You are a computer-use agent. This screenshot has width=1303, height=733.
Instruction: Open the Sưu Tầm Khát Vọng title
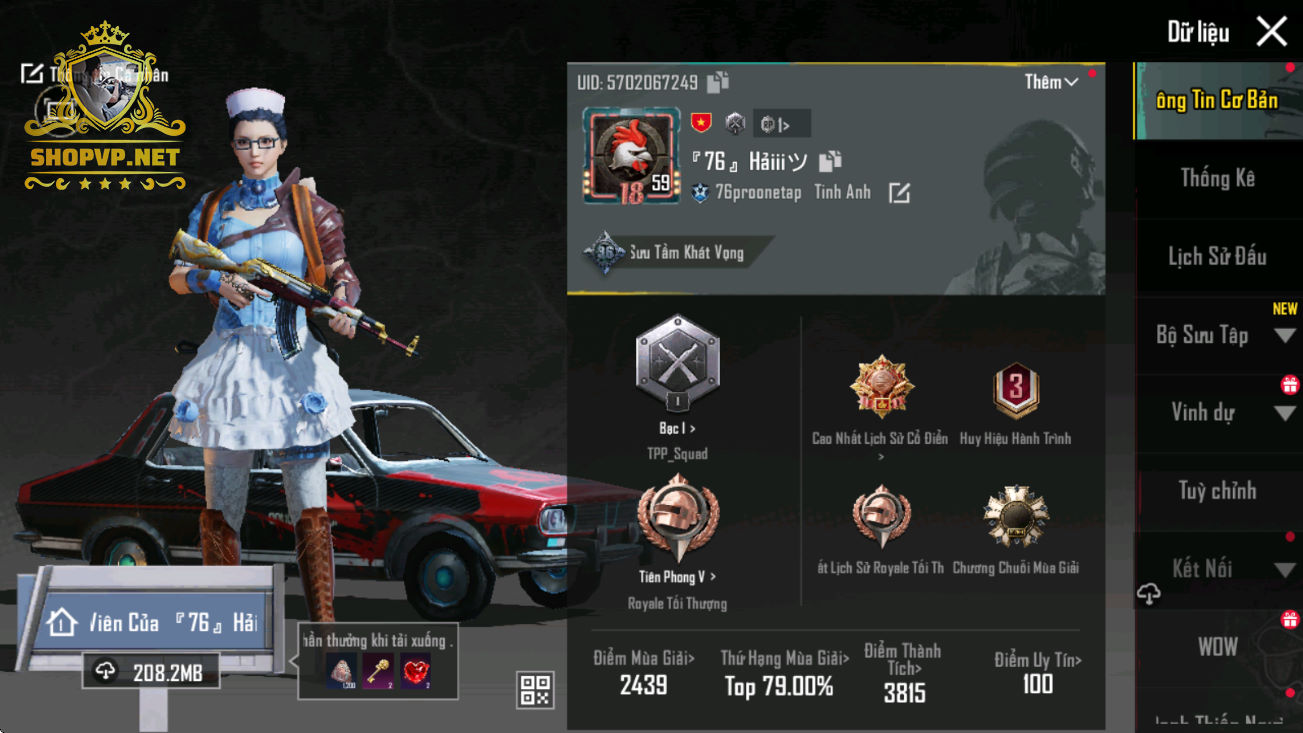pyautogui.click(x=677, y=253)
